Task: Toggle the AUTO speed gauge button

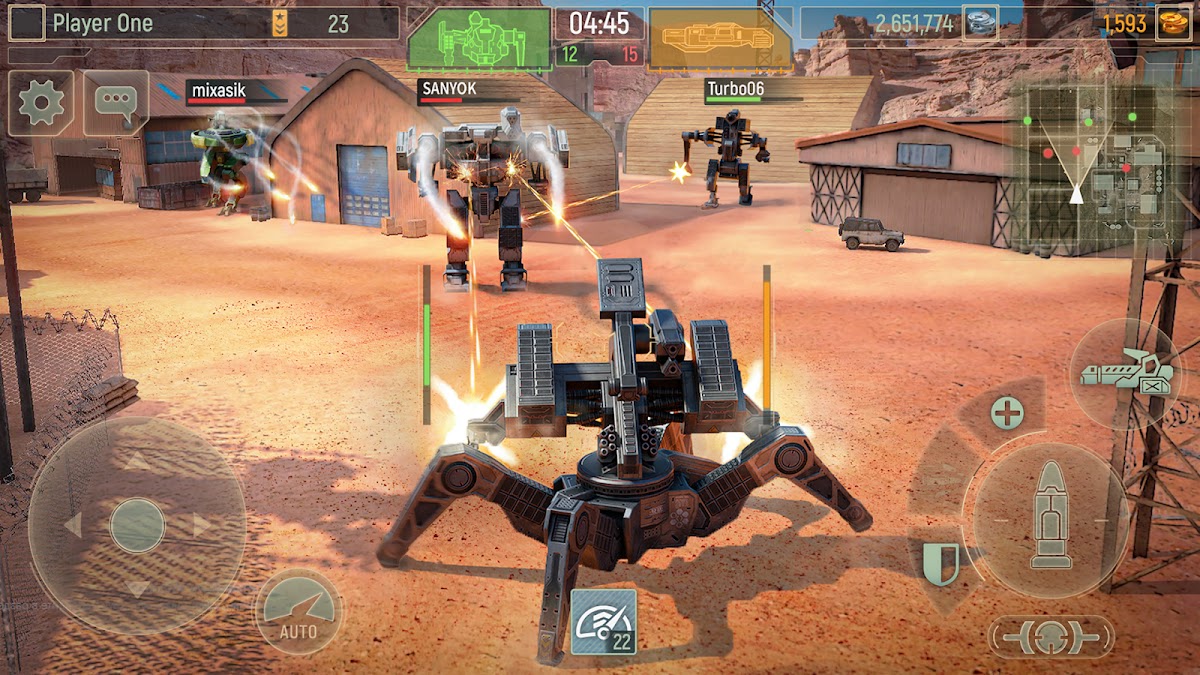Action: point(298,611)
